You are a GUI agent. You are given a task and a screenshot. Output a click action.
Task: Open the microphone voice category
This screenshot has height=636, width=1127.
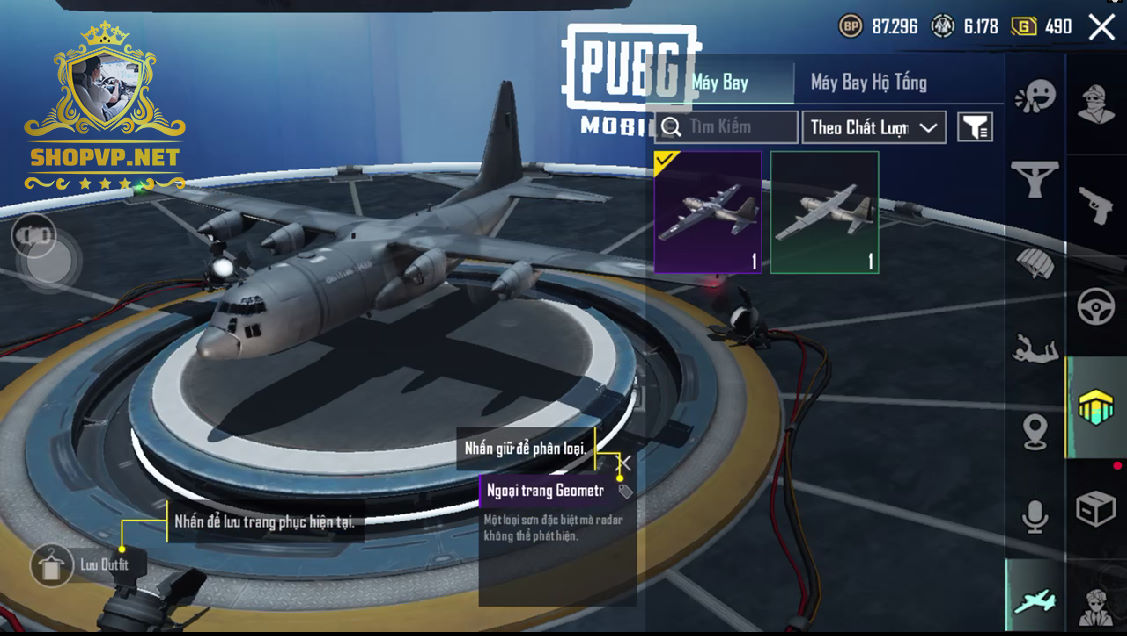(x=1035, y=516)
